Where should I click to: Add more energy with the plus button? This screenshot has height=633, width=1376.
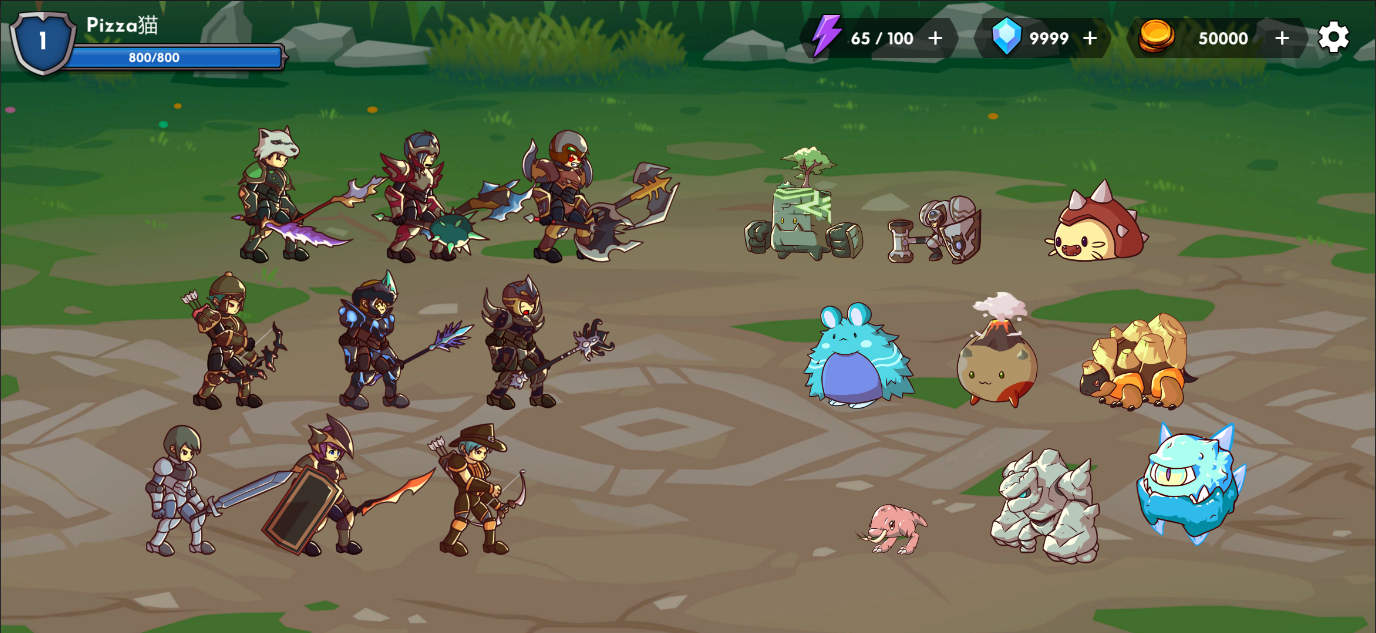935,38
